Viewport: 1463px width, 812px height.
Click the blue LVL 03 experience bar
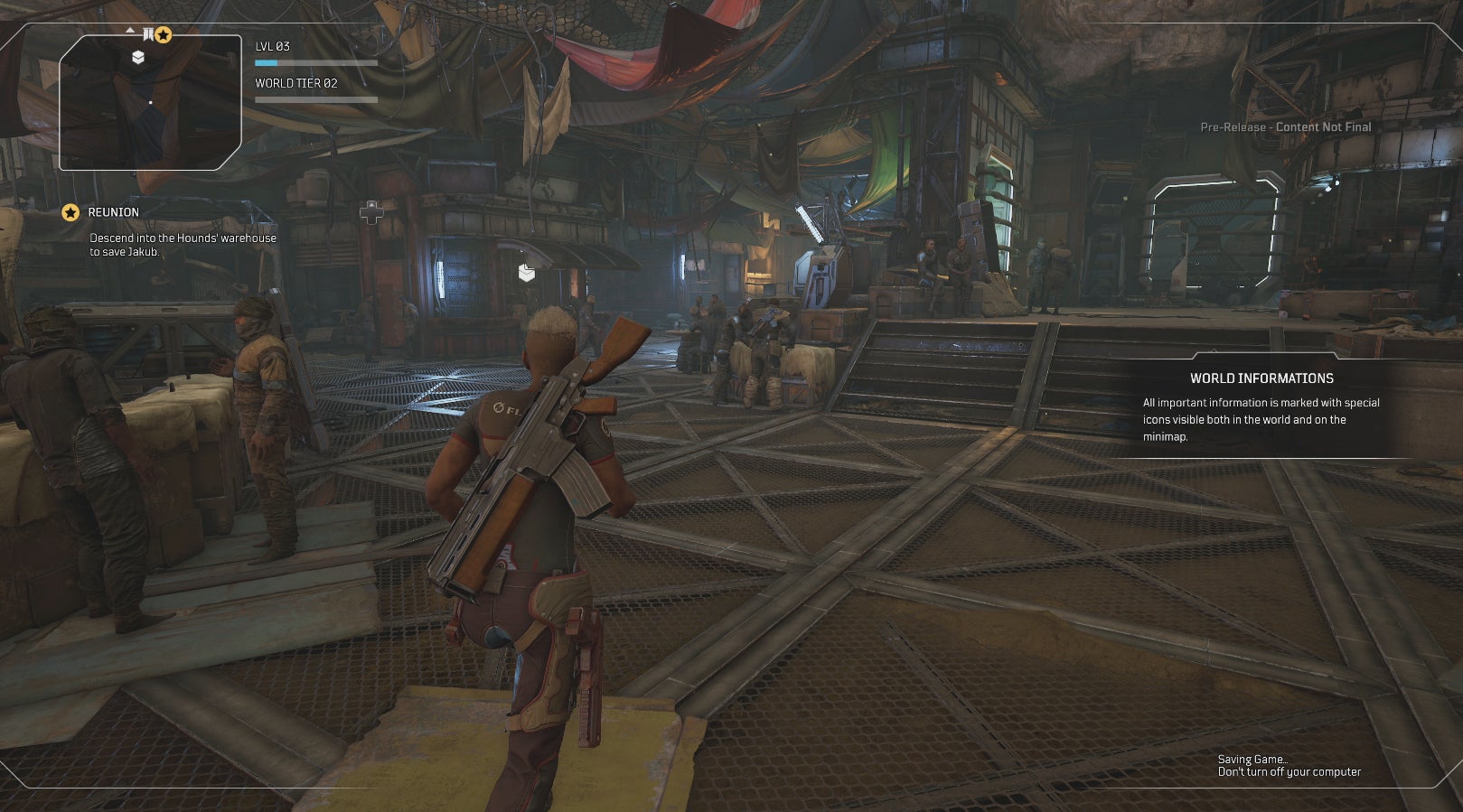pos(315,64)
